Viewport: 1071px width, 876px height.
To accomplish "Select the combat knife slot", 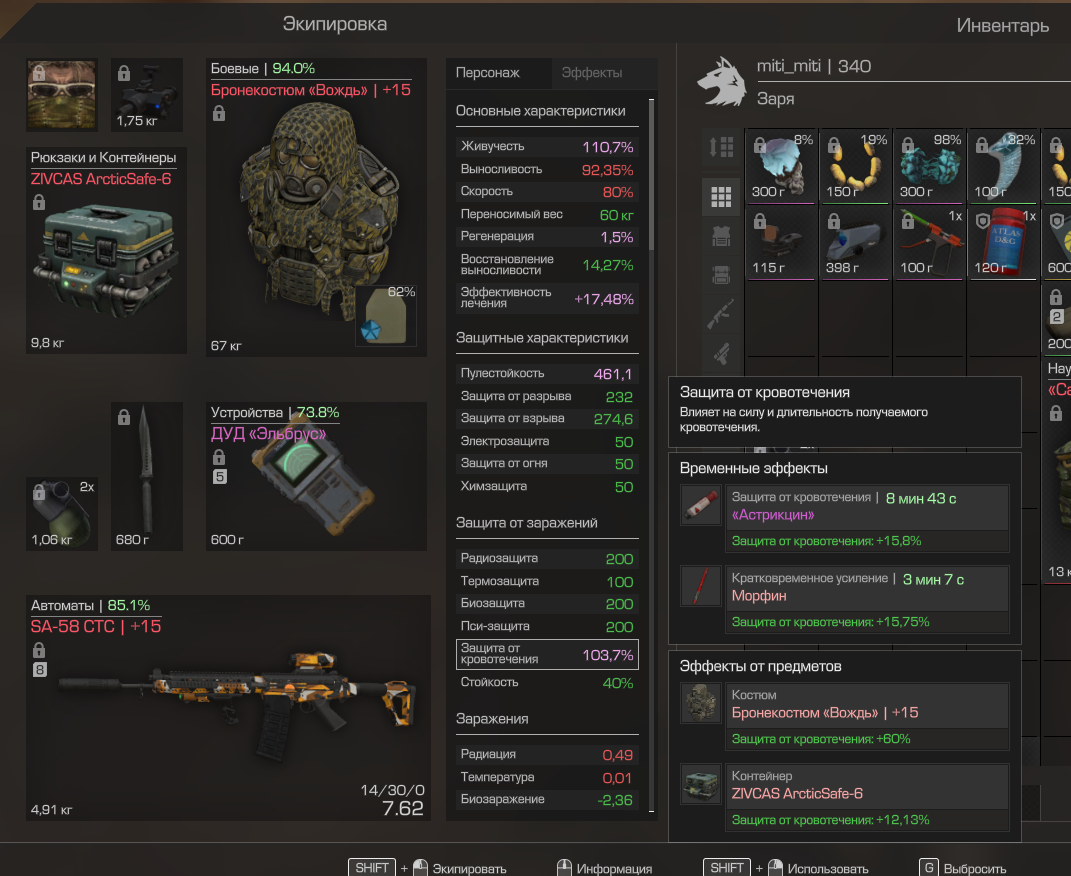I will point(146,475).
